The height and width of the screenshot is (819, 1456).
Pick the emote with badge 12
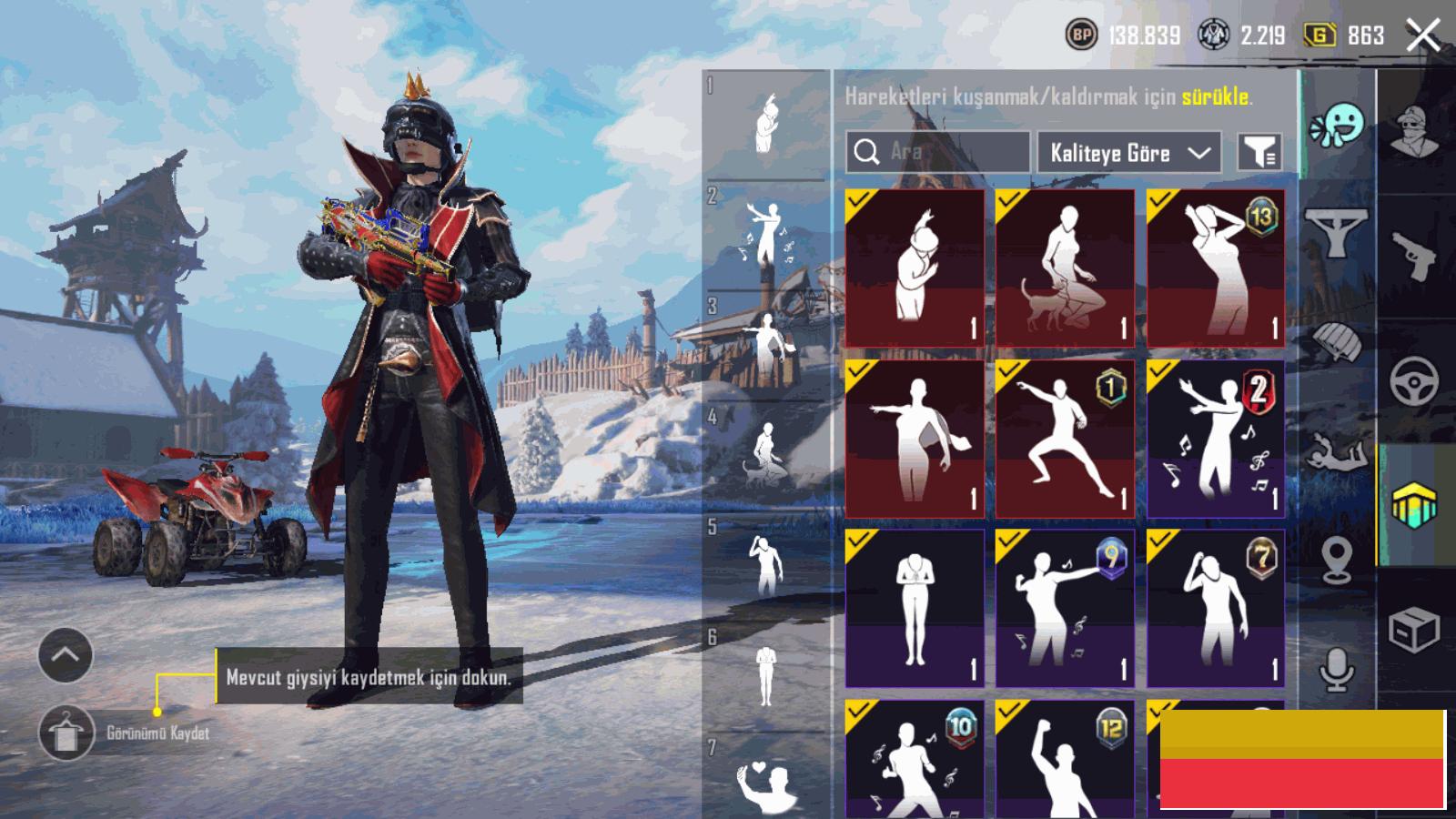(x=1065, y=760)
